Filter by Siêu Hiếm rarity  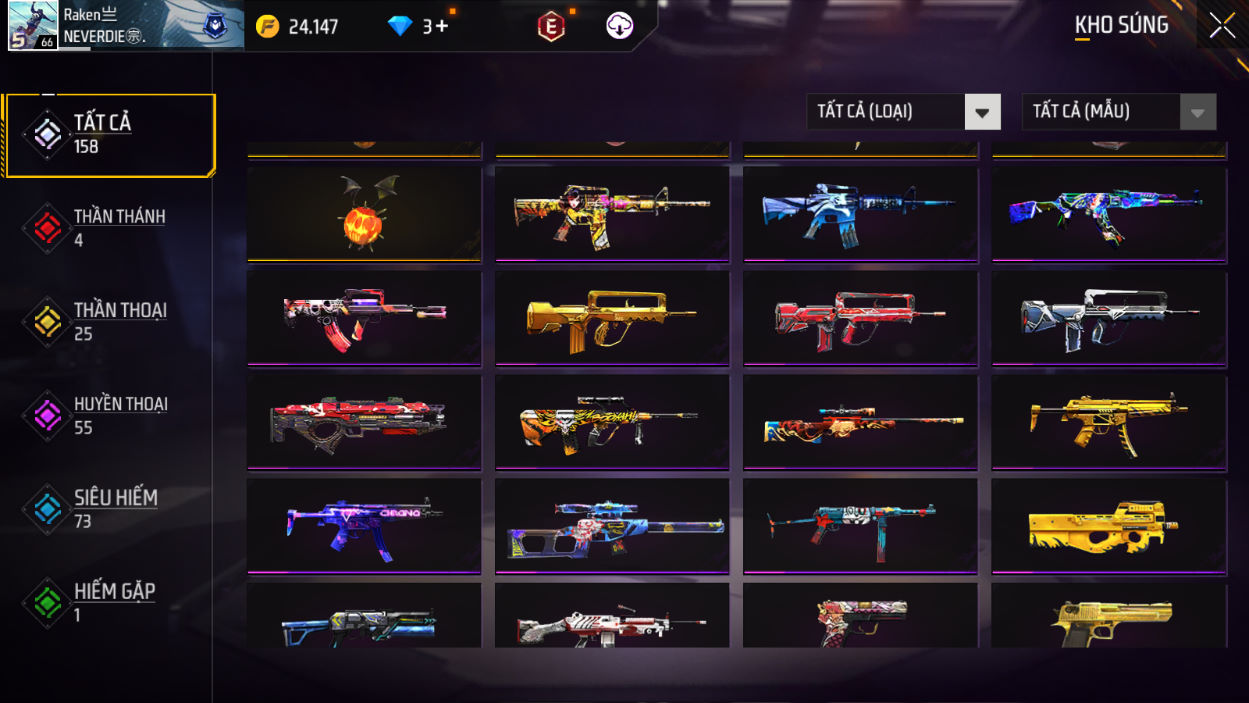(x=108, y=508)
